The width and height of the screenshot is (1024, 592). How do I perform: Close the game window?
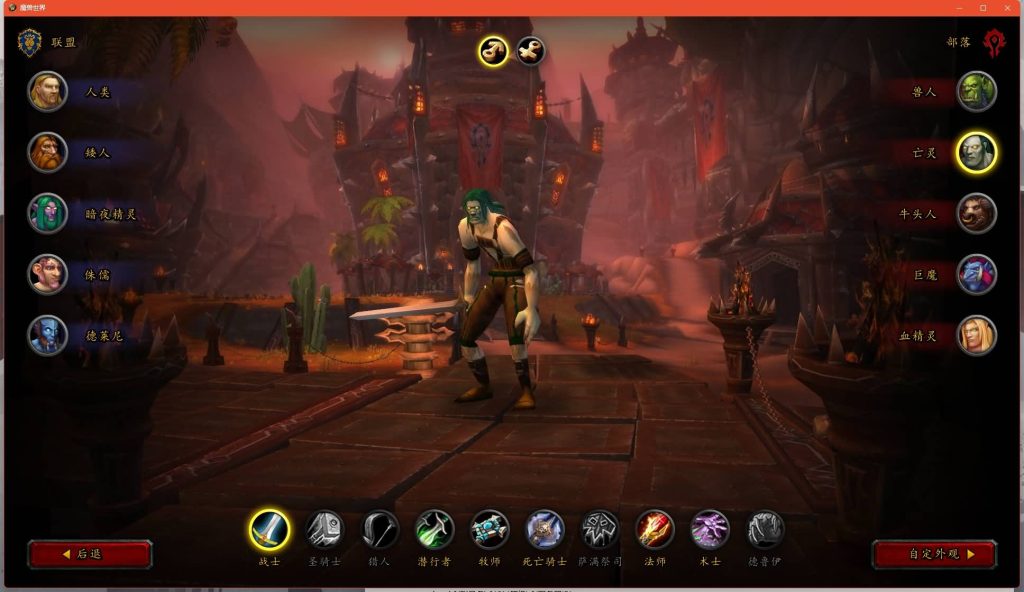[x=1007, y=8]
